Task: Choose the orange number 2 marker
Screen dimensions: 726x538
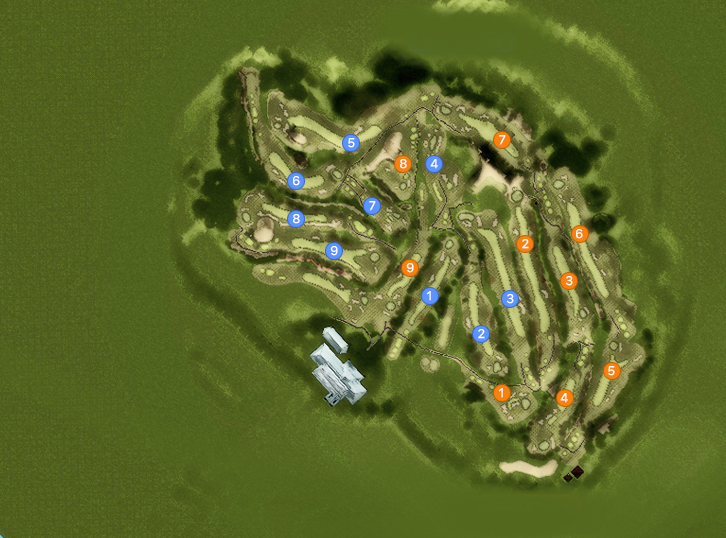Action: point(525,244)
